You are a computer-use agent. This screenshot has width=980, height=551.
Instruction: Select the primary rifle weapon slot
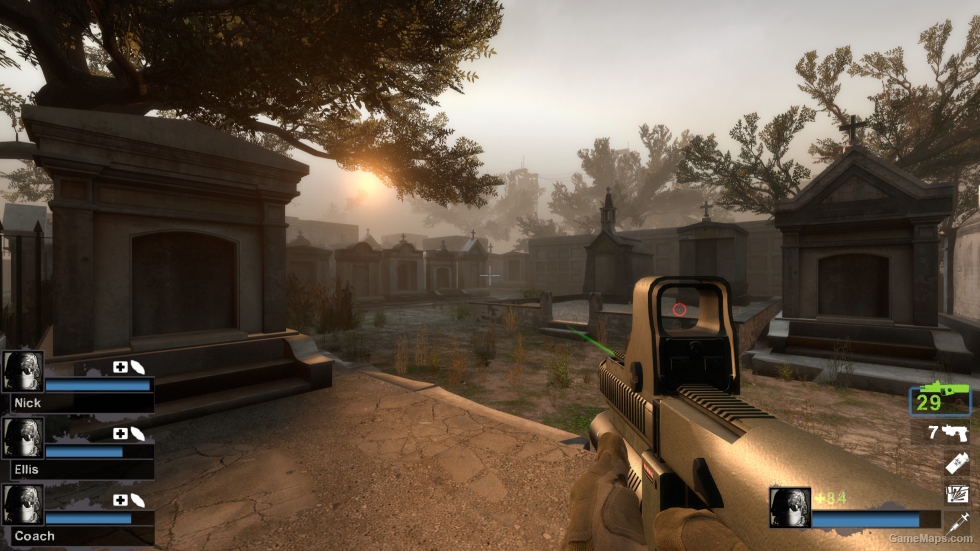point(940,400)
